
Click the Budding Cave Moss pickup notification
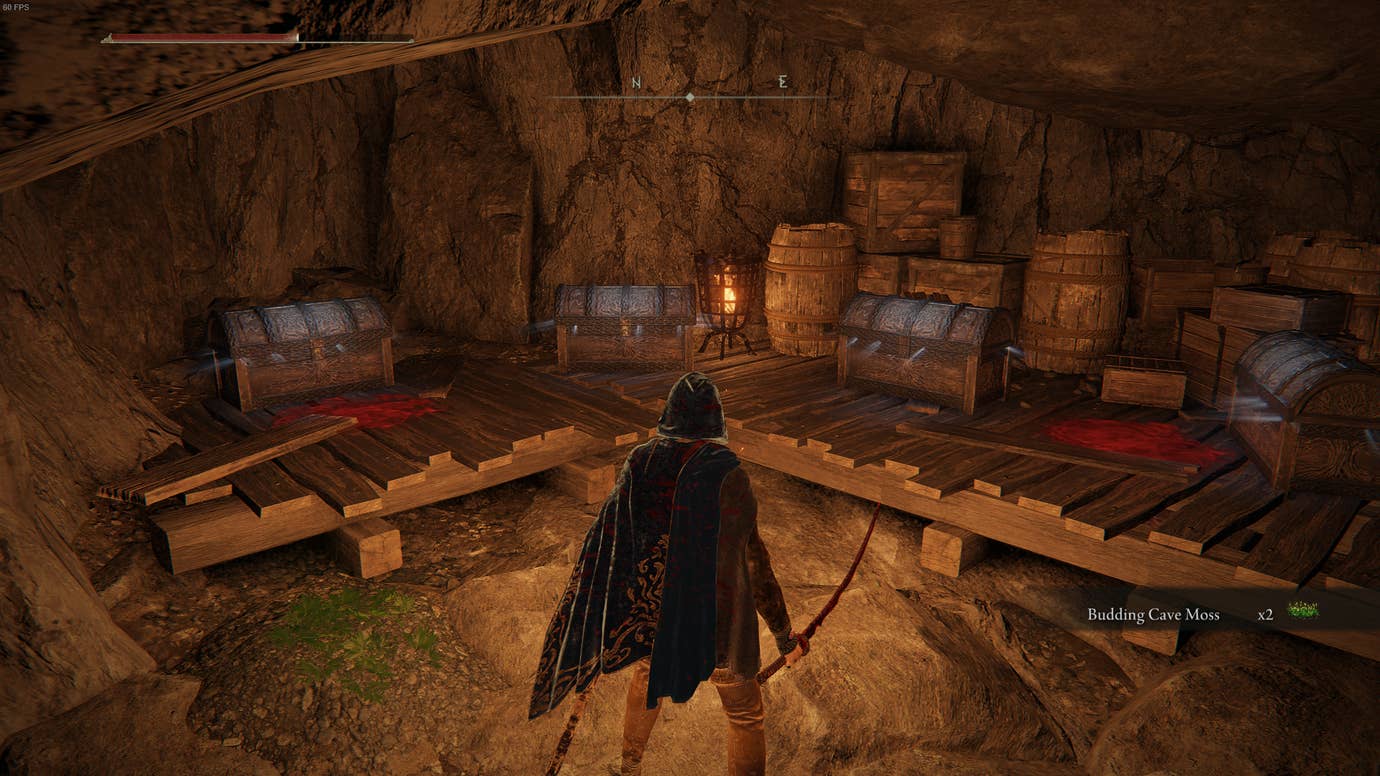click(1200, 614)
